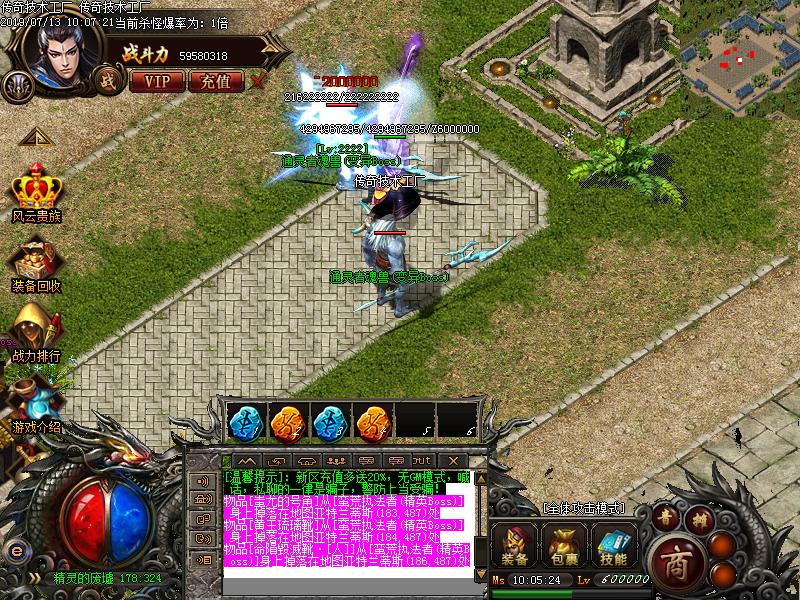The height and width of the screenshot is (600, 800).
Task: Use the orange rune in hotbar slot 4
Action: [x=373, y=422]
